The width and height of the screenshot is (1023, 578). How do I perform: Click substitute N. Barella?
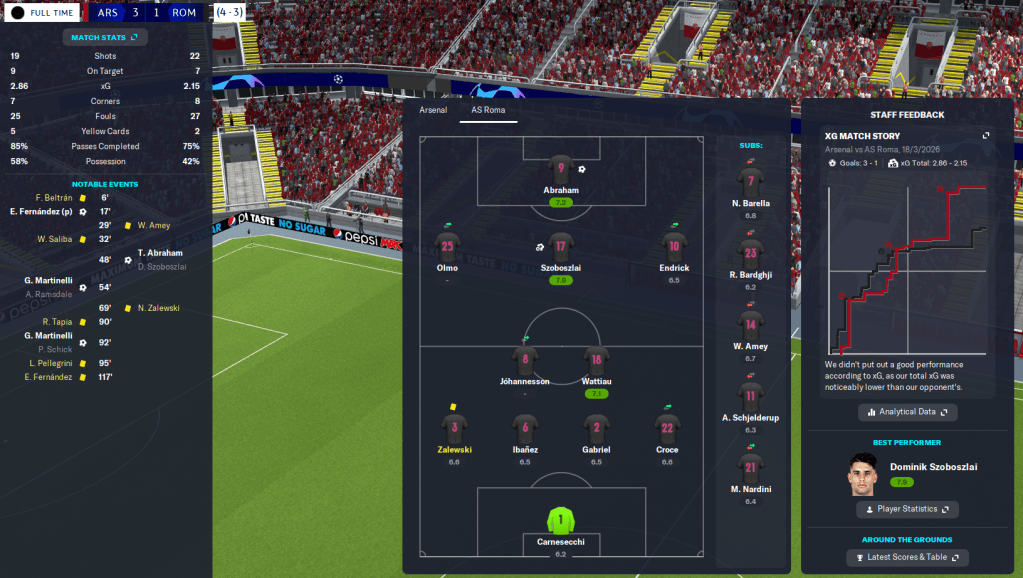751,182
